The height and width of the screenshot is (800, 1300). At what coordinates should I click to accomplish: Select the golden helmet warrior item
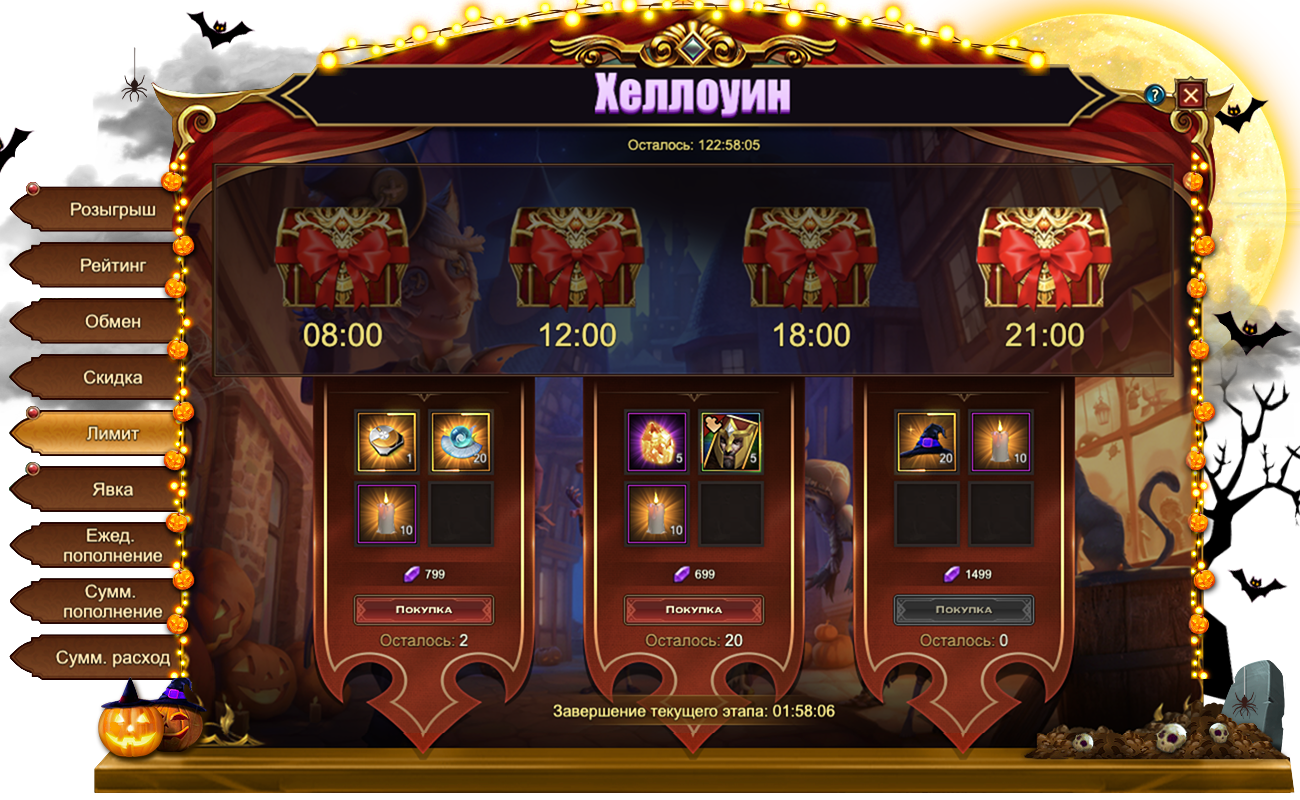(x=731, y=442)
